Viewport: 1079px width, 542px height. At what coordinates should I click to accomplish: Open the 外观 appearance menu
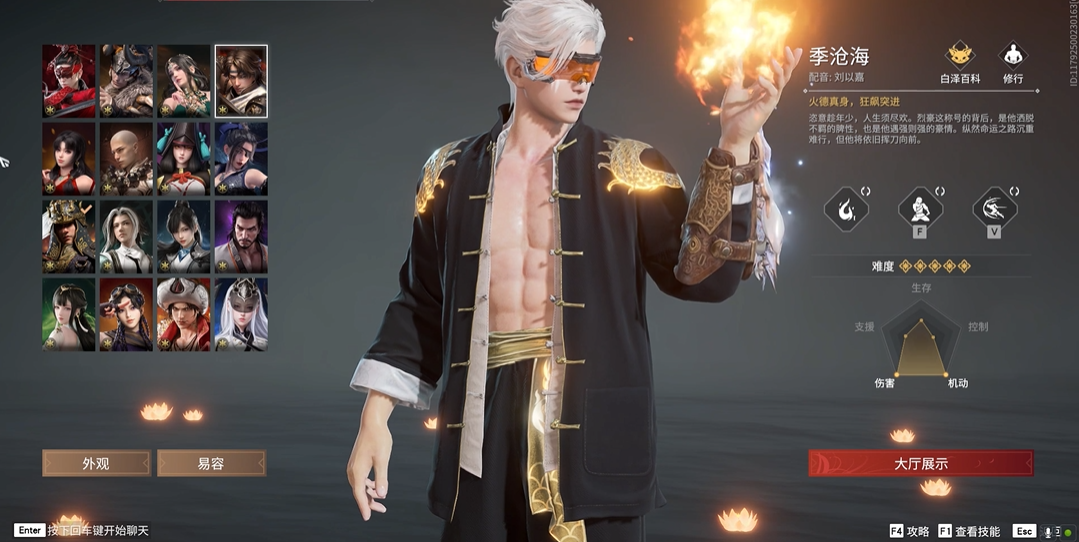point(96,463)
